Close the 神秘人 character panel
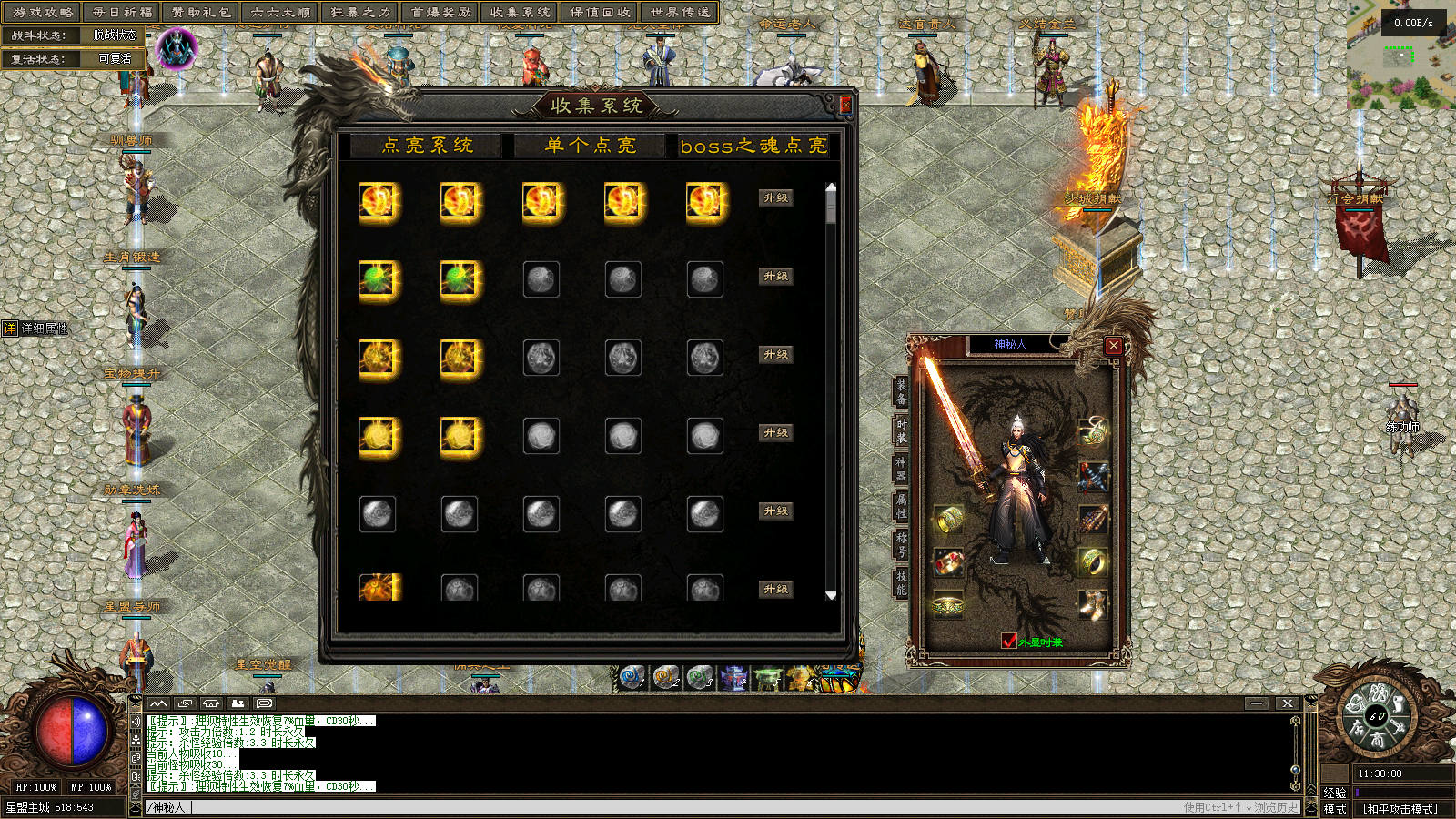 click(x=1114, y=346)
